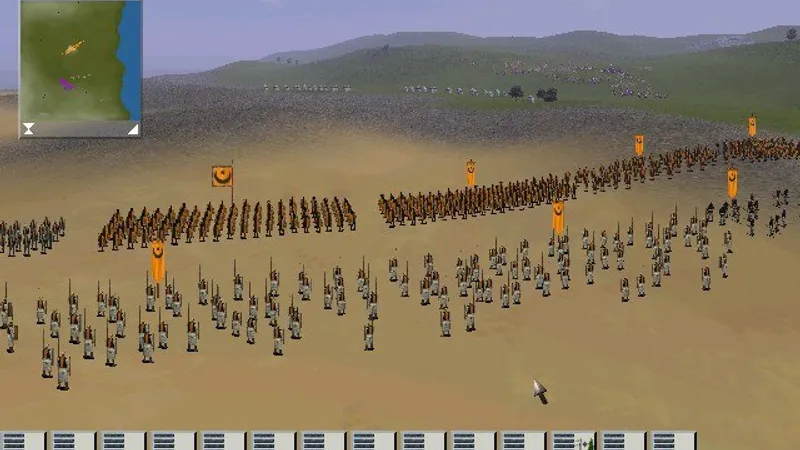Select the purple army marker on the minimap
800x450 pixels.
pyautogui.click(x=66, y=84)
